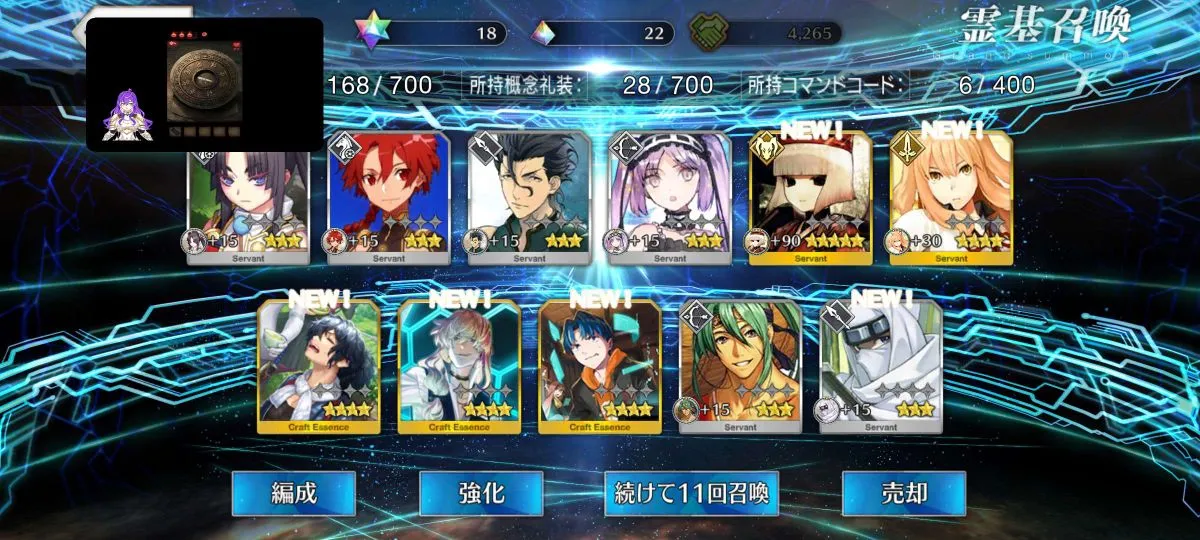Open the 売却 sell screen
1200x540 pixels.
pyautogui.click(x=903, y=493)
